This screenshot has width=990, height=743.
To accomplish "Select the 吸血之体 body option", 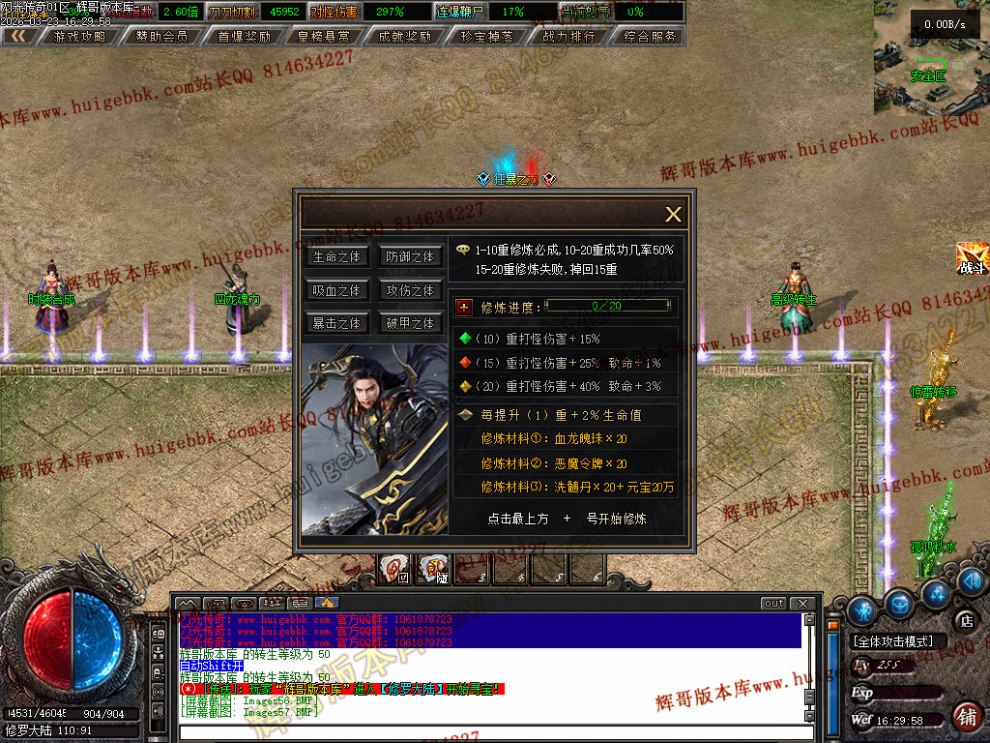I will tap(336, 290).
